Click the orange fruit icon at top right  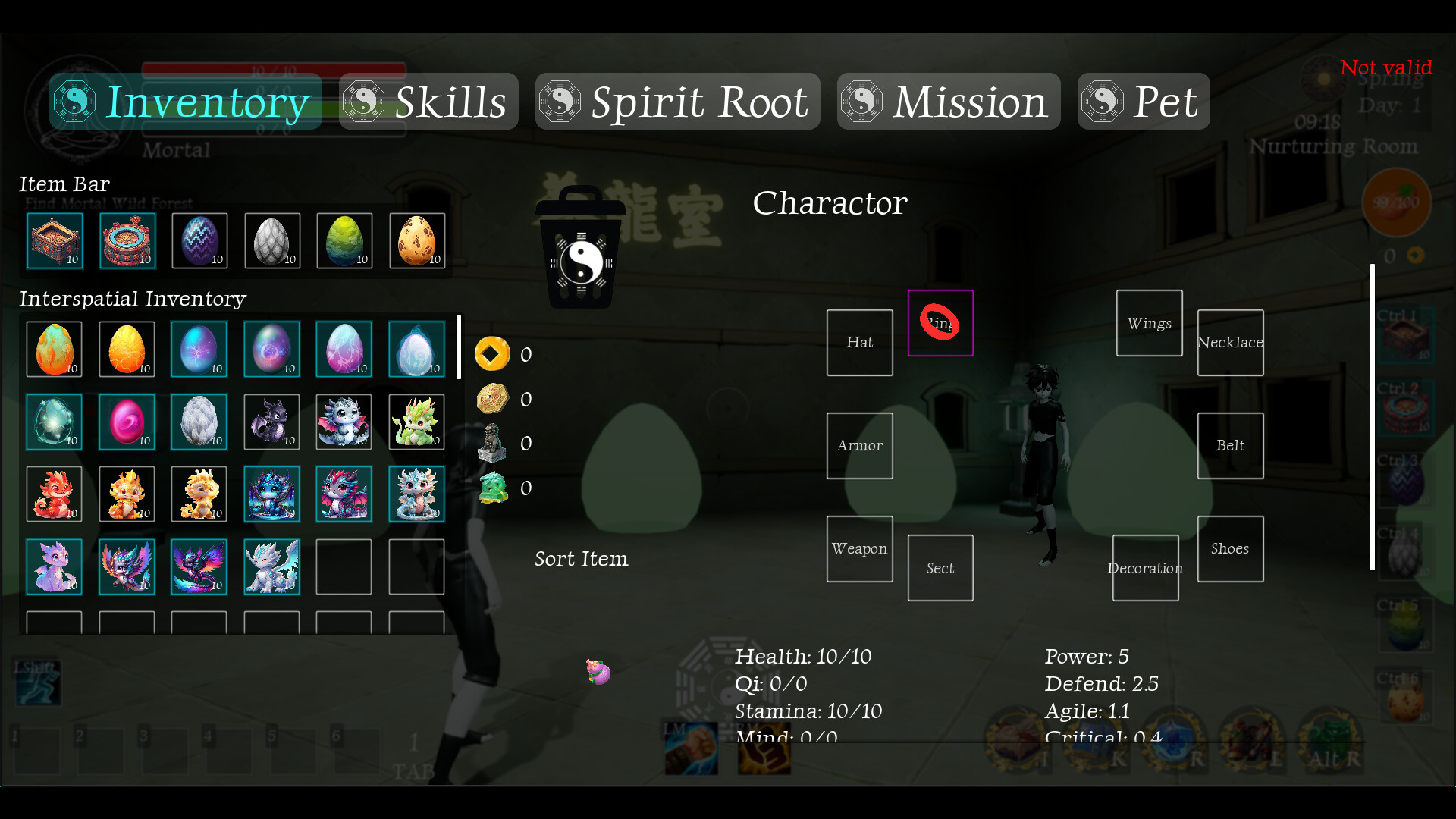tap(1395, 201)
